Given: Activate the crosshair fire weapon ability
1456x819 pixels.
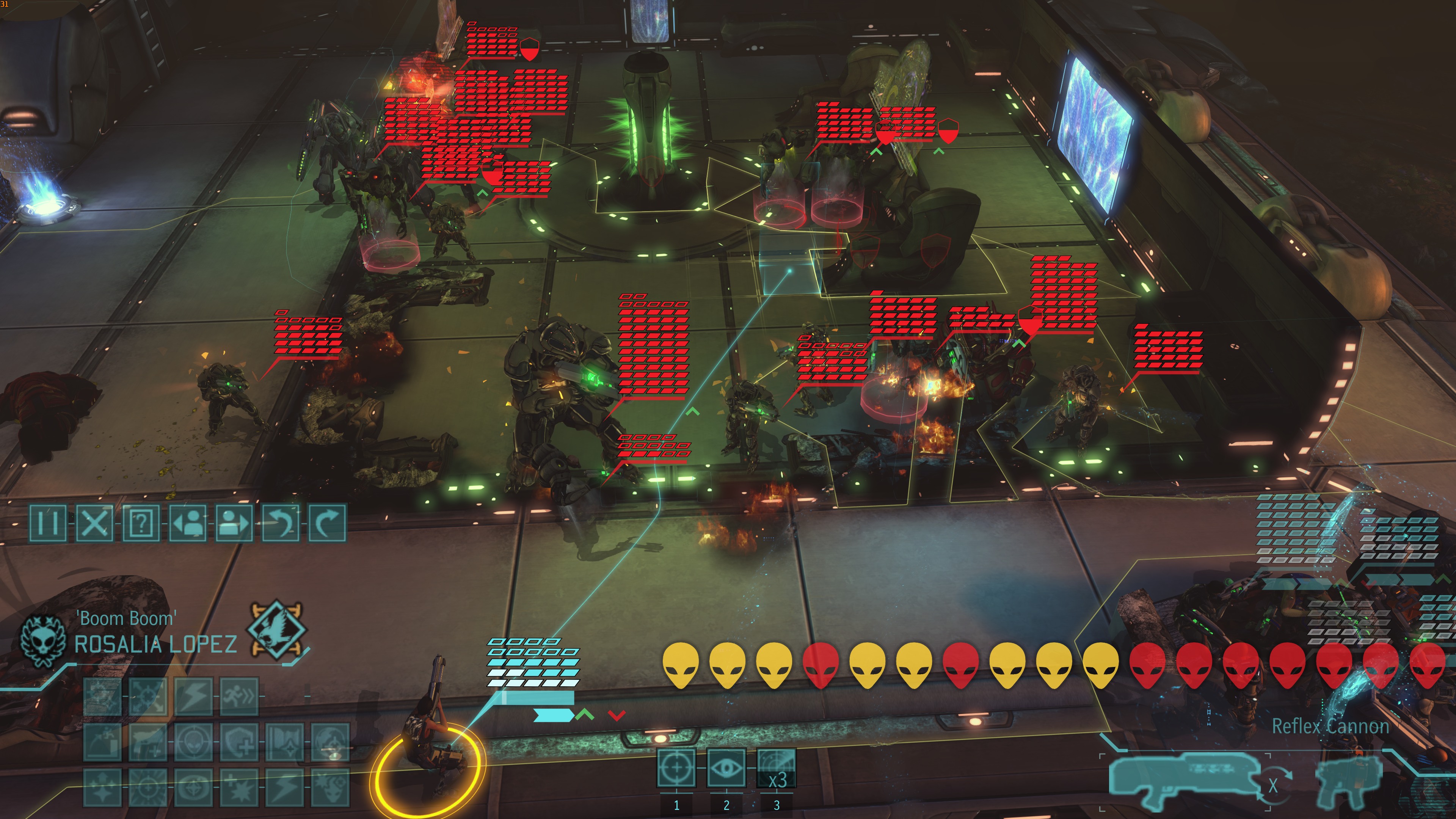Looking at the screenshot, I should 676,767.
